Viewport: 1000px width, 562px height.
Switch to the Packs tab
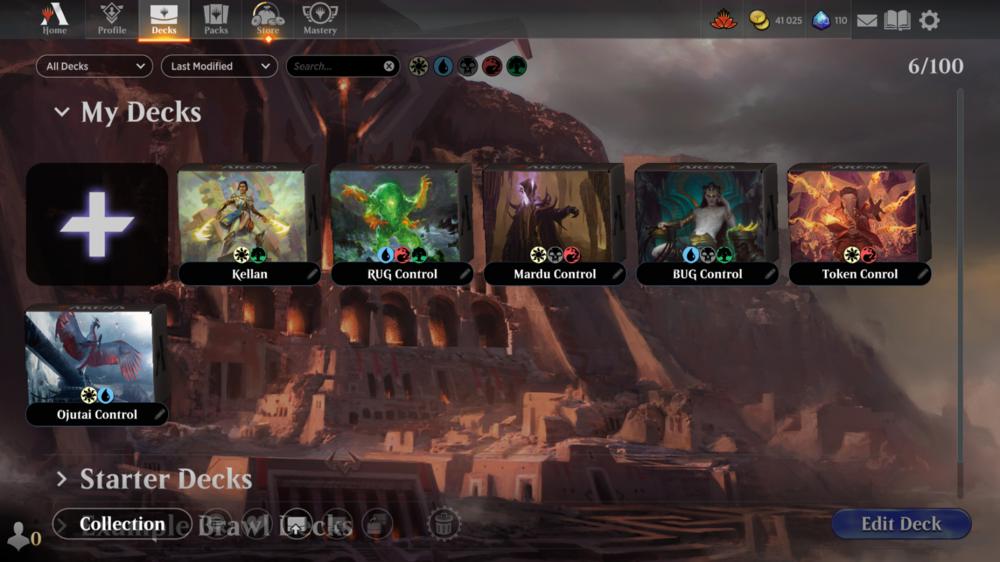pyautogui.click(x=216, y=19)
